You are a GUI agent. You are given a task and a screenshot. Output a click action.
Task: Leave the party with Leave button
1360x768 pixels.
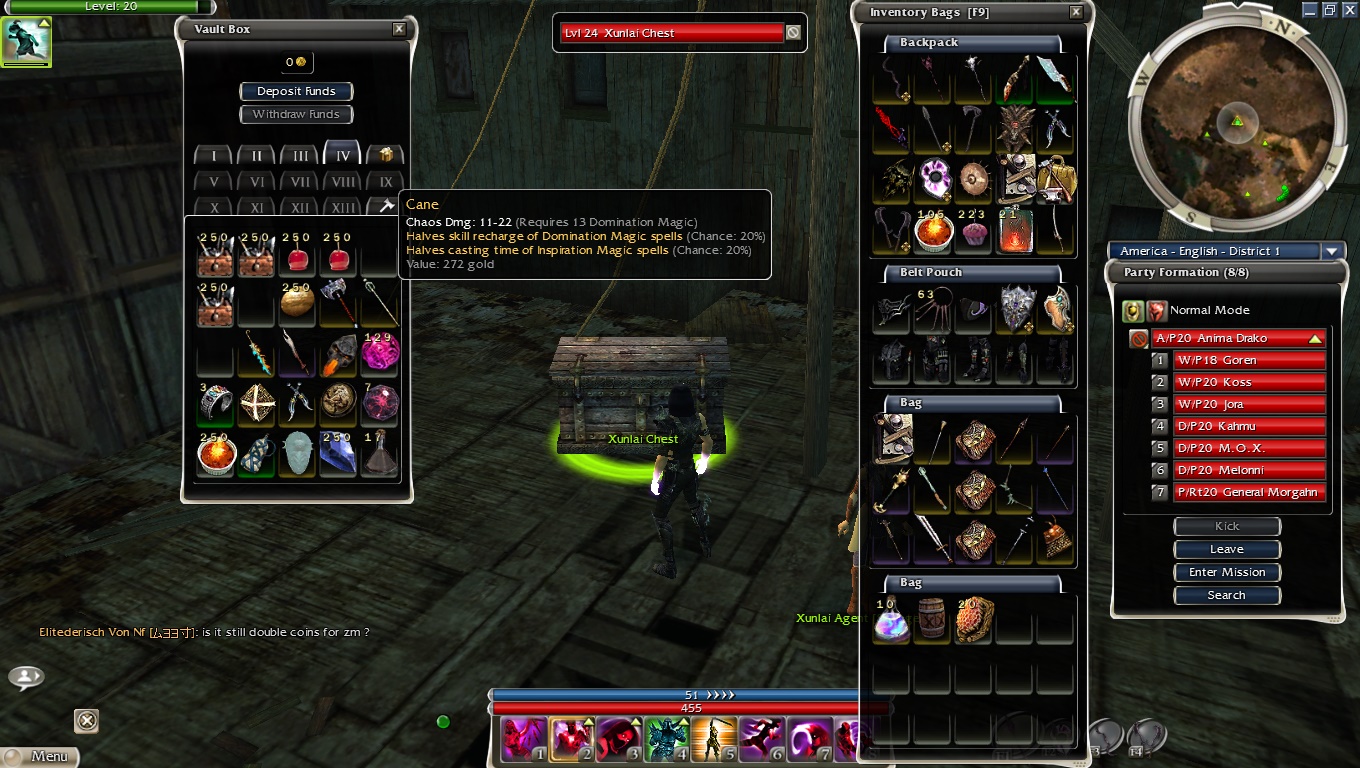1227,549
